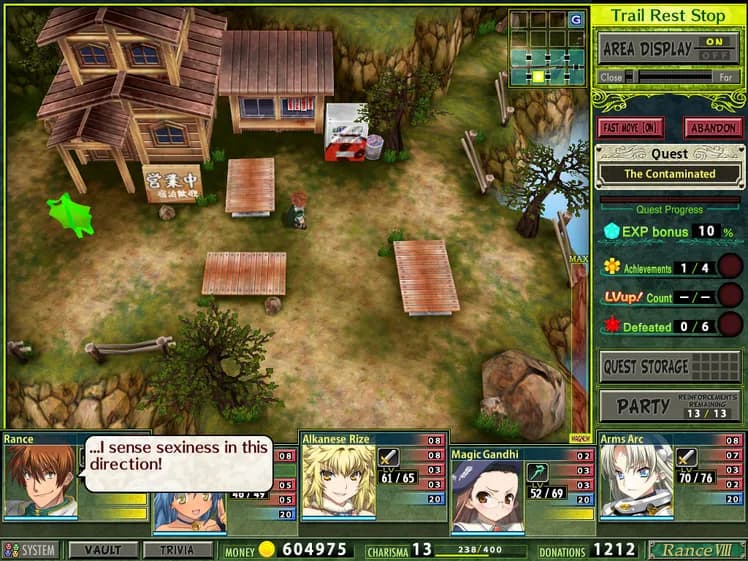Open the Vault

coord(103,550)
